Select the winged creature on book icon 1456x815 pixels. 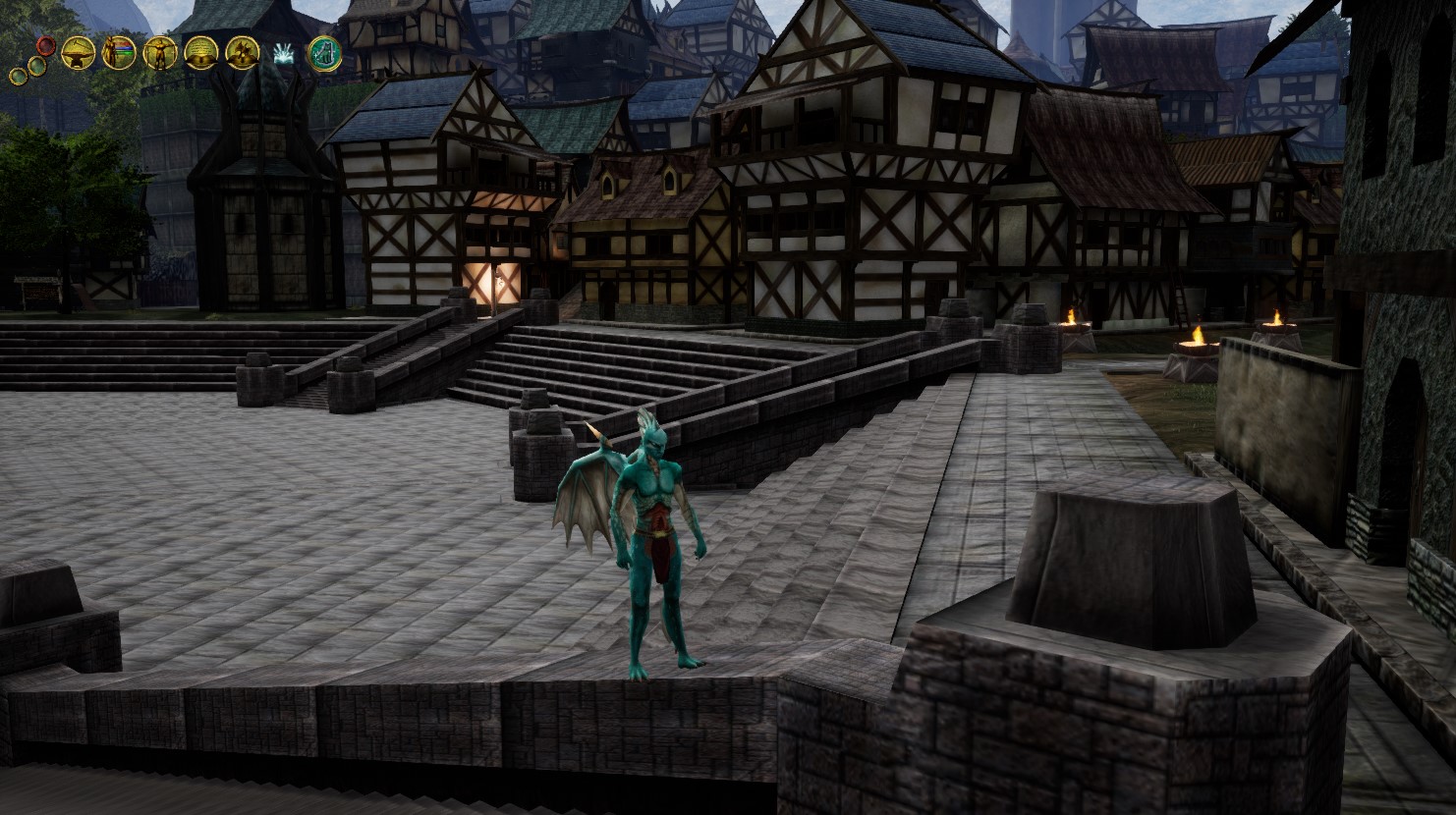(242, 52)
